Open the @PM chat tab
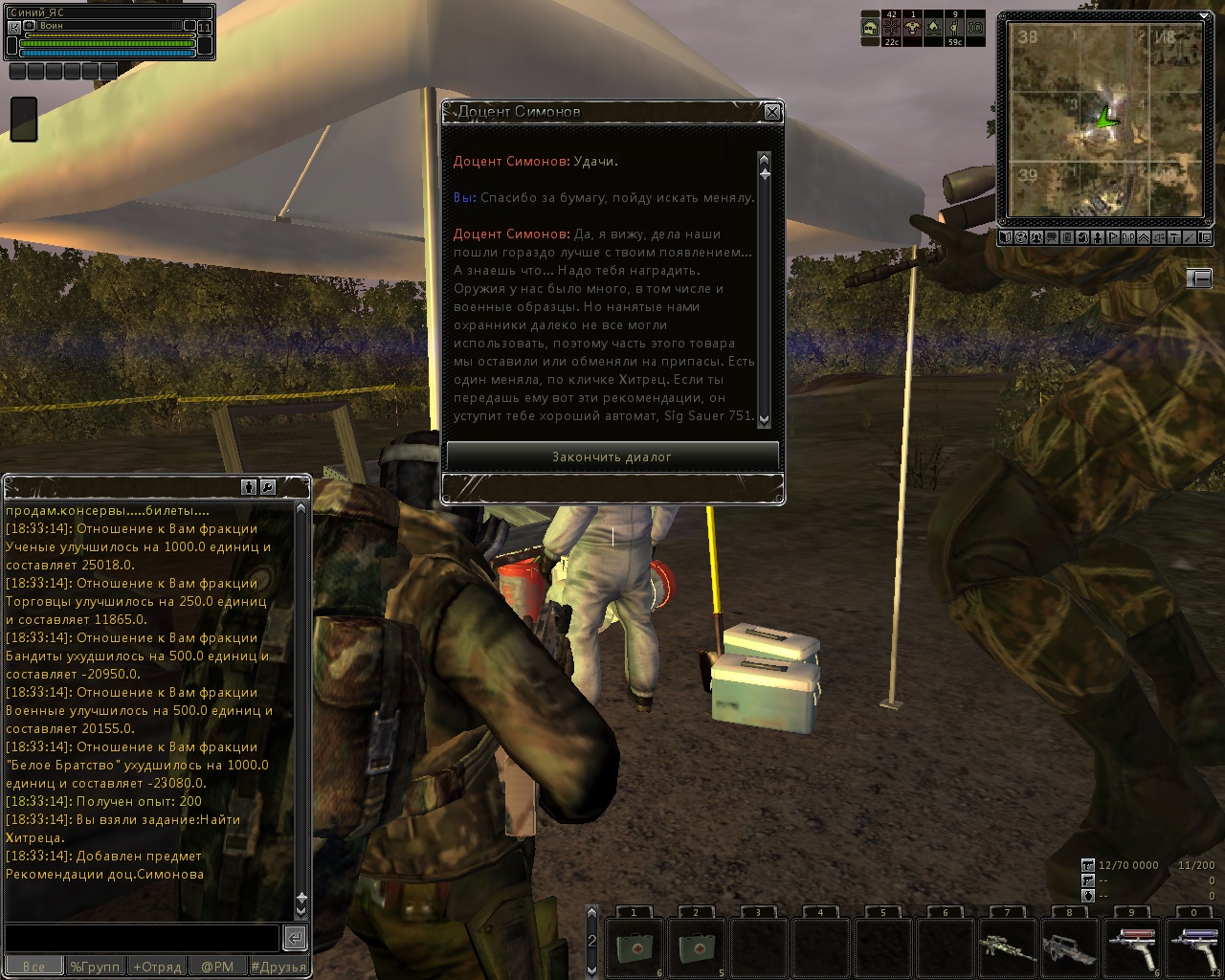Image resolution: width=1225 pixels, height=980 pixels. point(217,967)
